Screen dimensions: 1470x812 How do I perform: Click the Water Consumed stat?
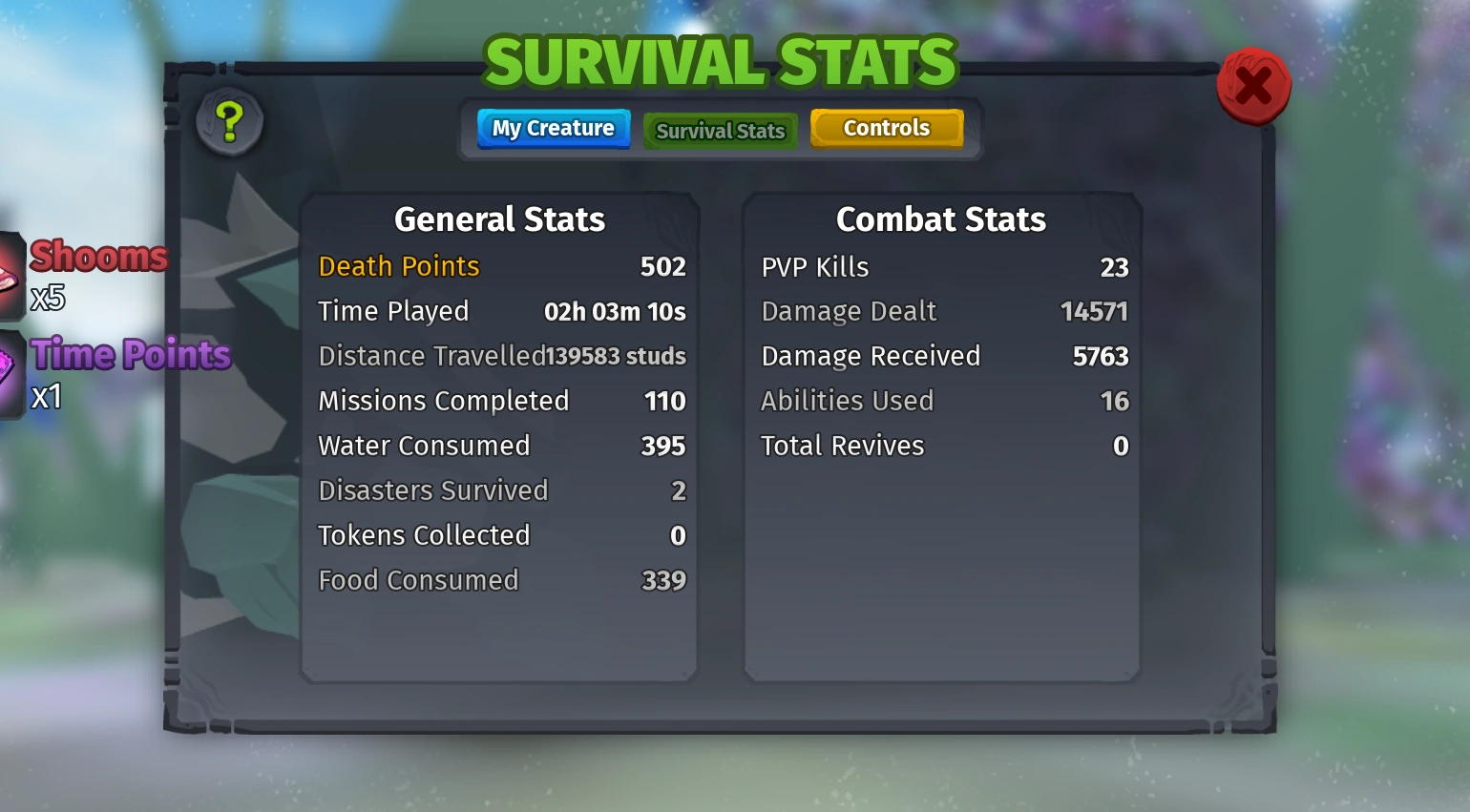424,446
